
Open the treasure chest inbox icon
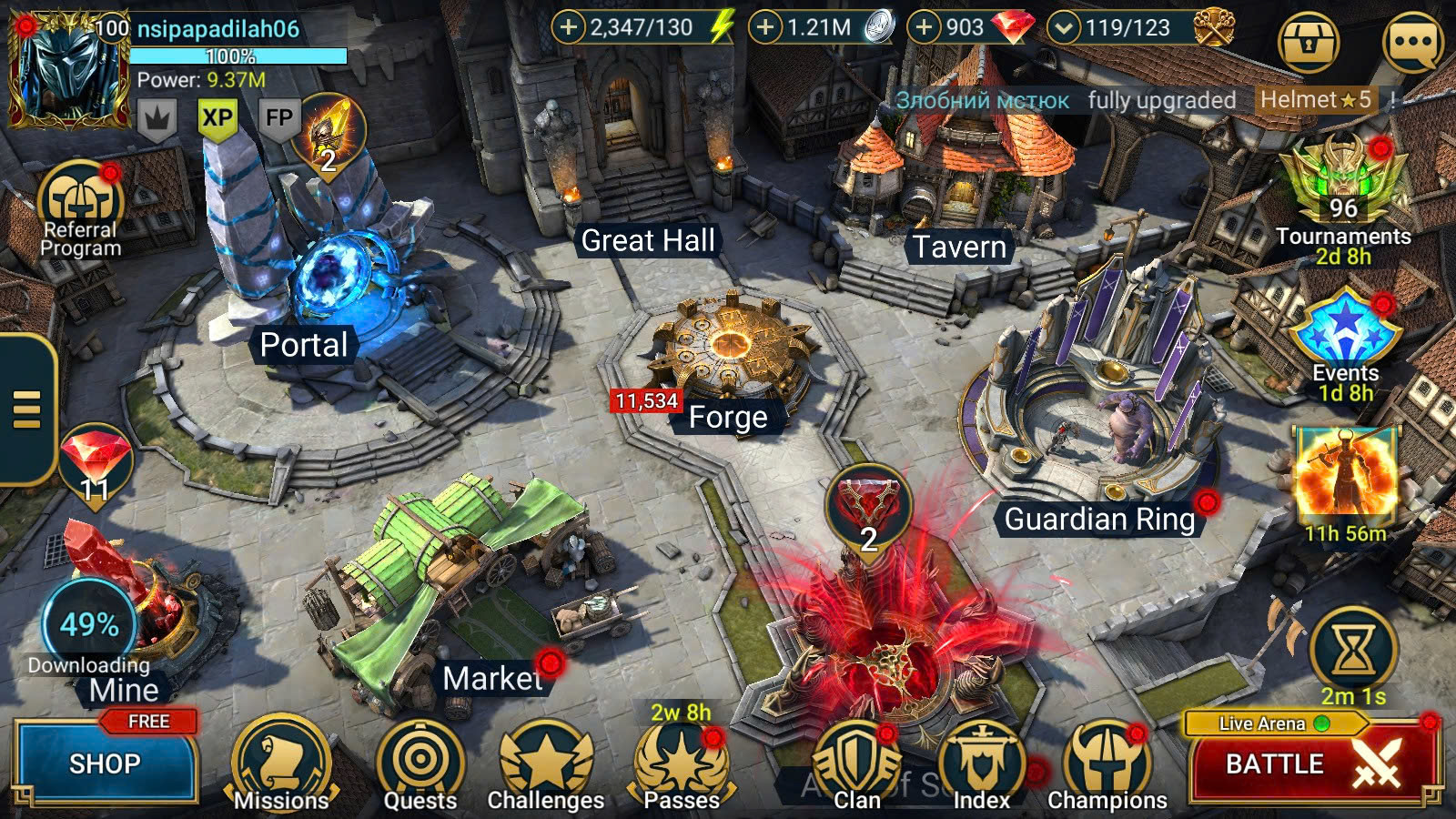[1309, 42]
